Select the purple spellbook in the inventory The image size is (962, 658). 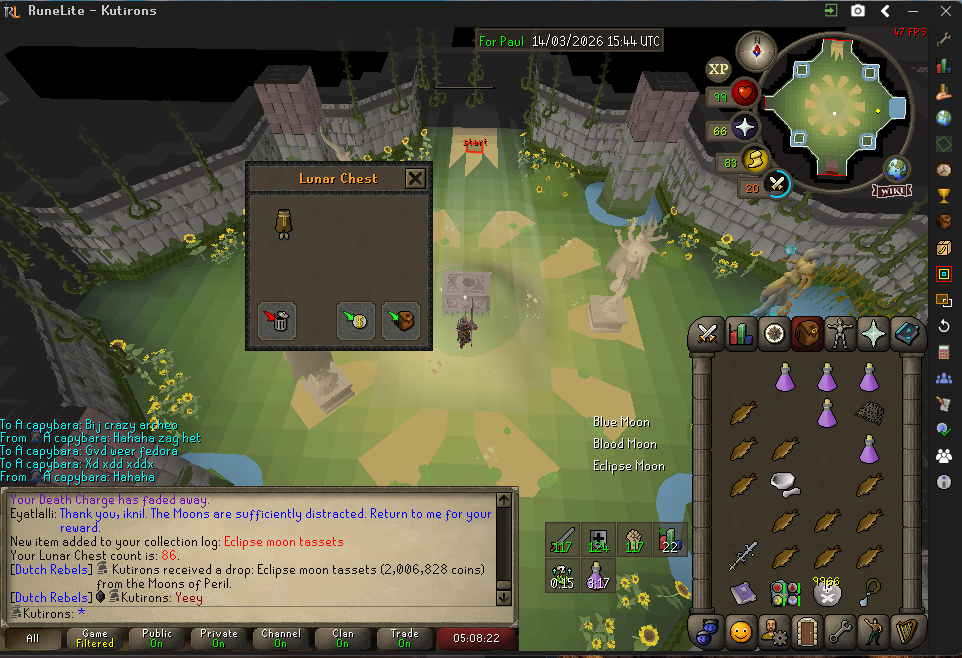[743, 592]
